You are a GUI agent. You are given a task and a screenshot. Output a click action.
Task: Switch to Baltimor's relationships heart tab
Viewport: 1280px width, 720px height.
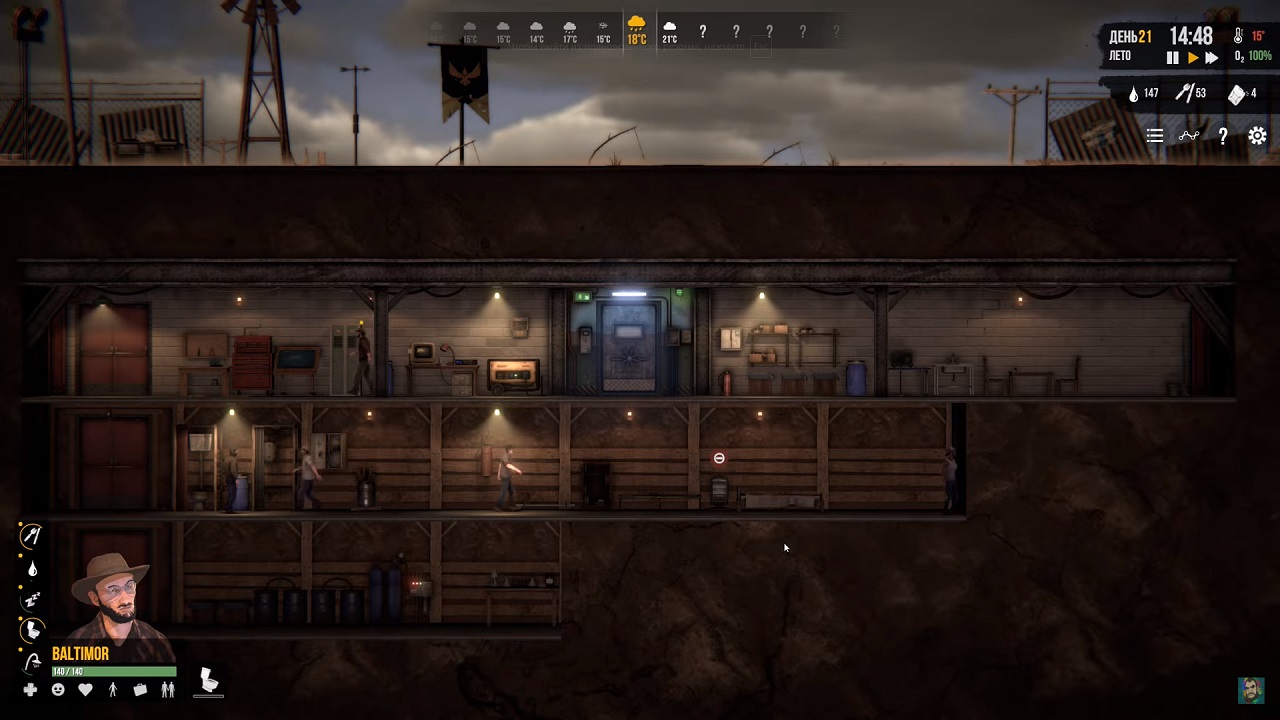85,690
